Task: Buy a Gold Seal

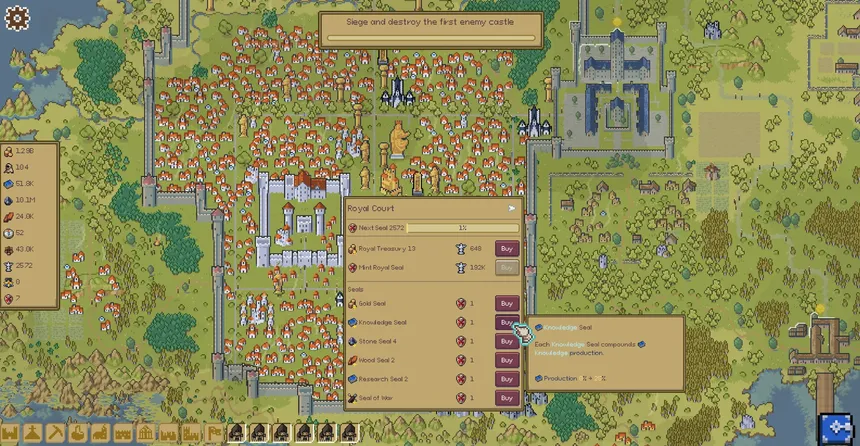Action: coord(506,303)
